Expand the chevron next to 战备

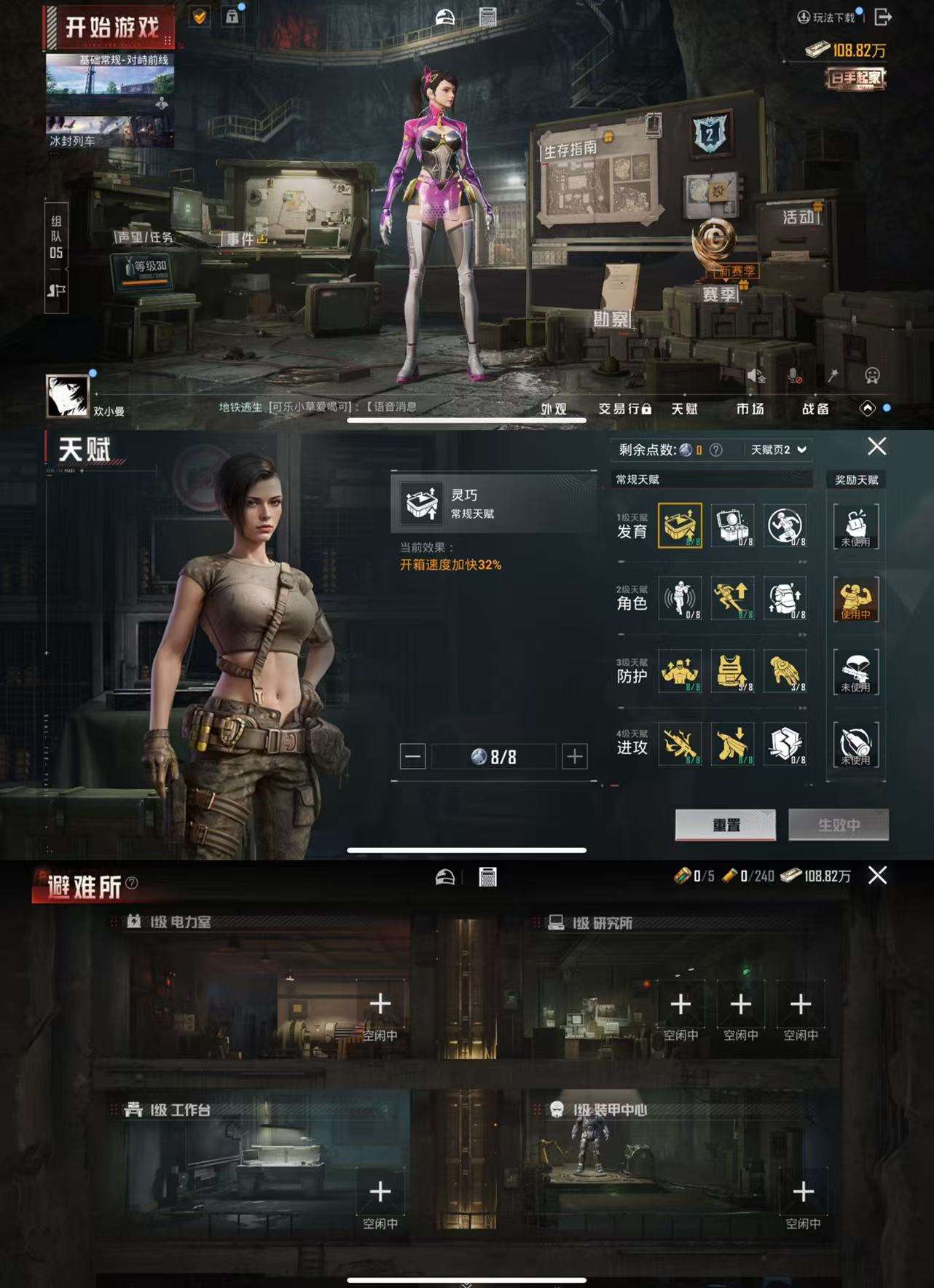(x=868, y=409)
